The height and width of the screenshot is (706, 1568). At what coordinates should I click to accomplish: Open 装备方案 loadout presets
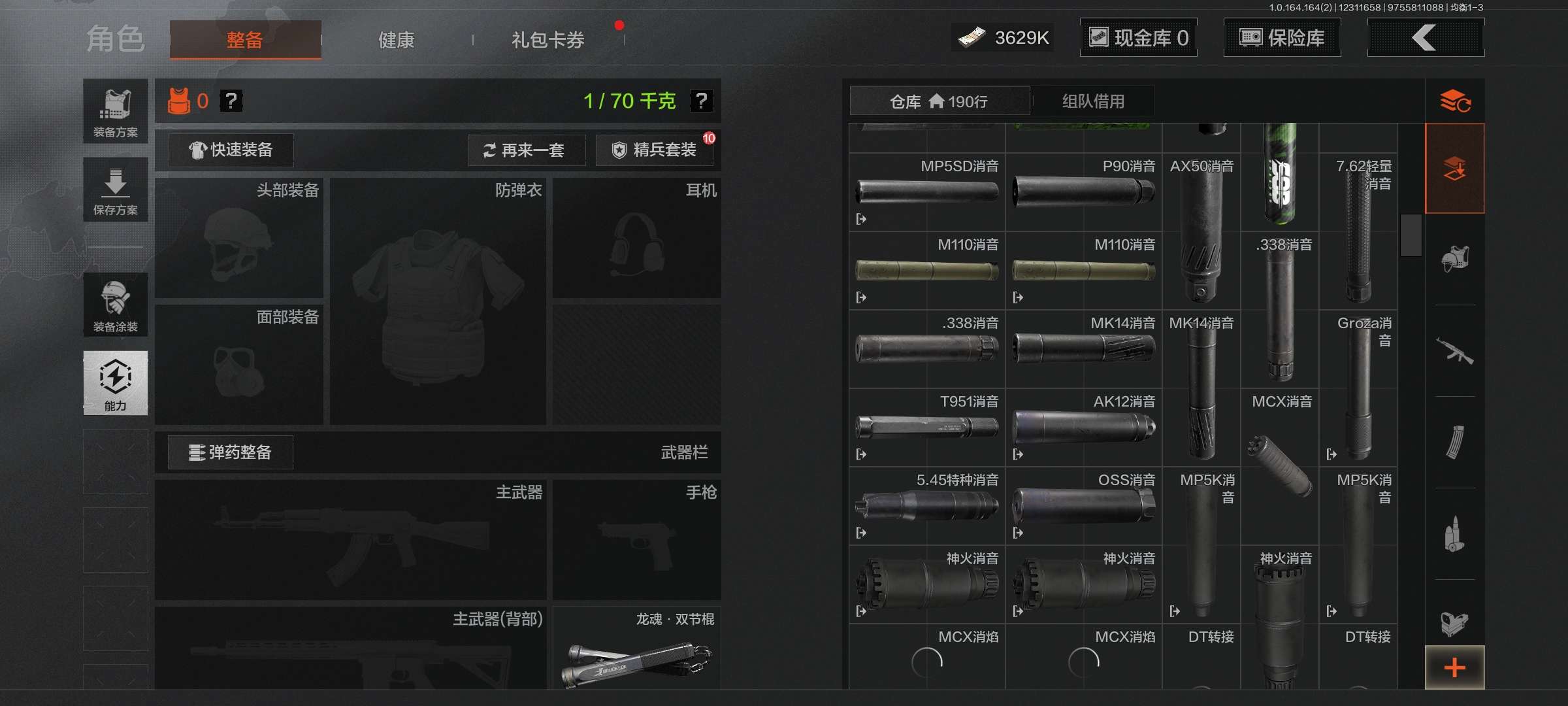[116, 112]
